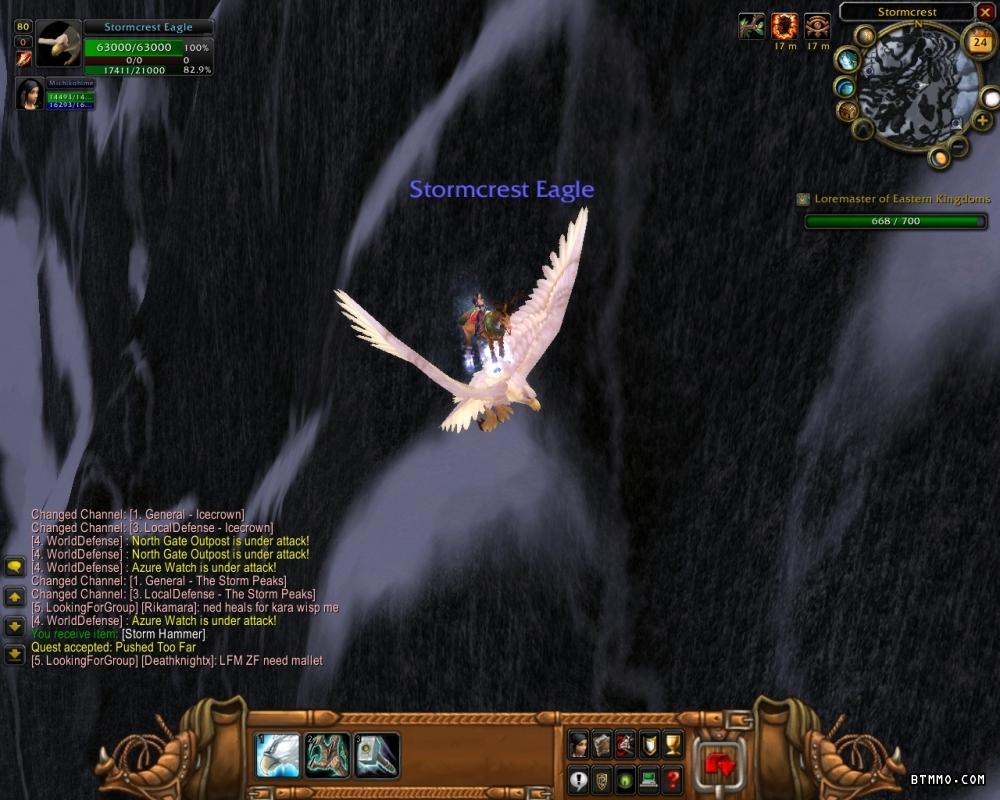Open the main menu computer icon

[x=649, y=779]
